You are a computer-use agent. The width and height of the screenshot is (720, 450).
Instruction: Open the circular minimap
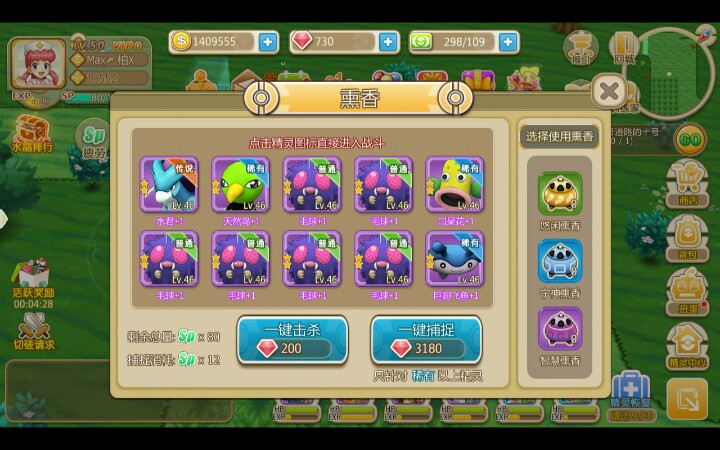coord(674,68)
